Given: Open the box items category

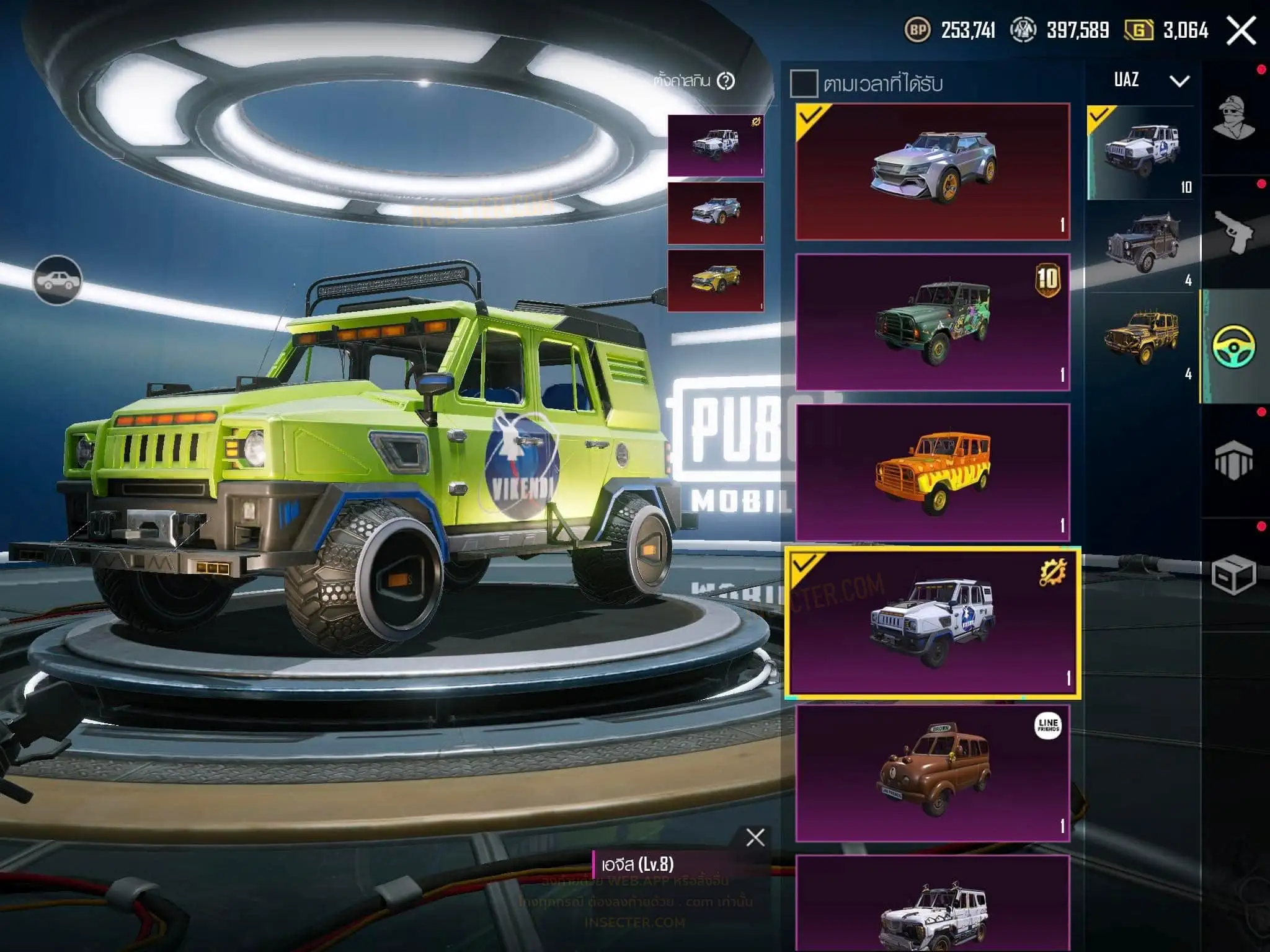Looking at the screenshot, I should pos(1234,575).
